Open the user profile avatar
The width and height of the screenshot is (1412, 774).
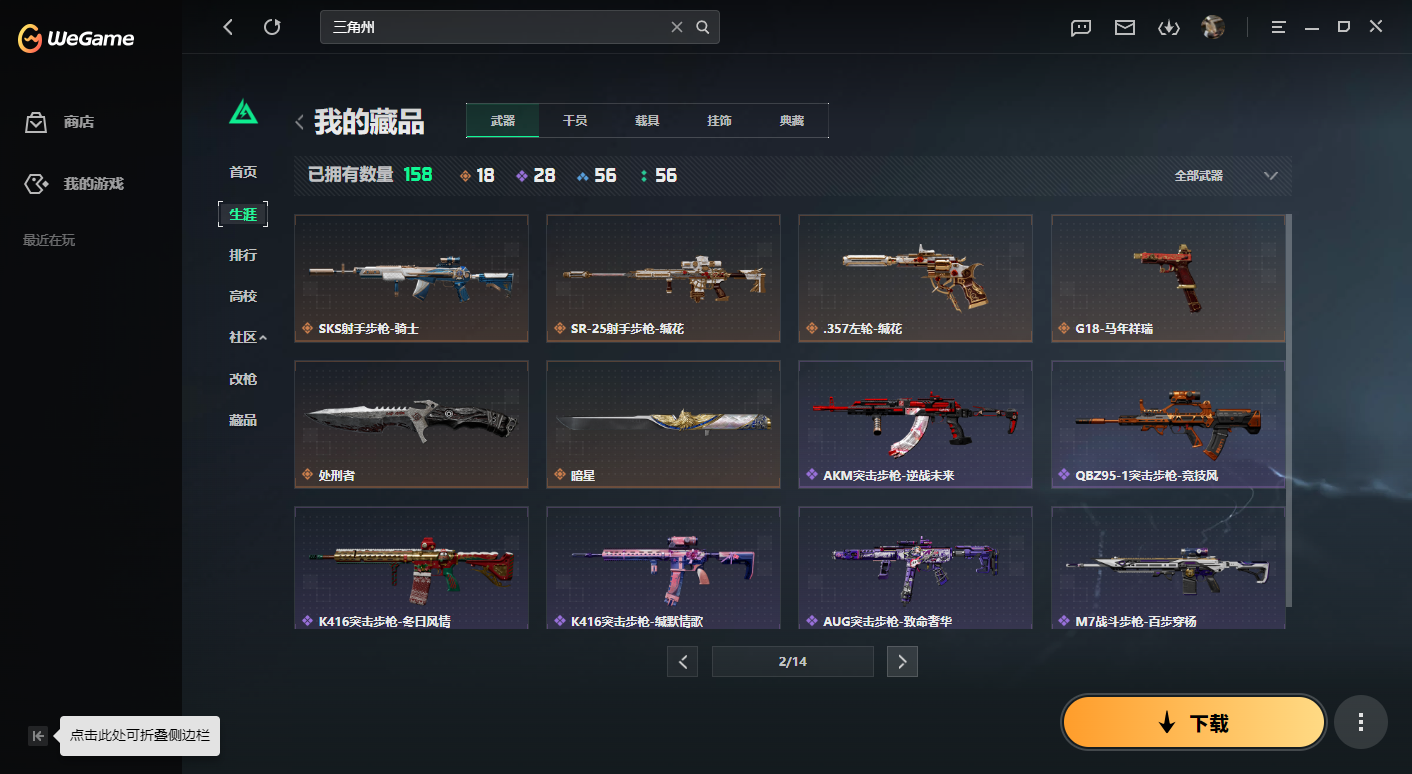click(x=1212, y=27)
